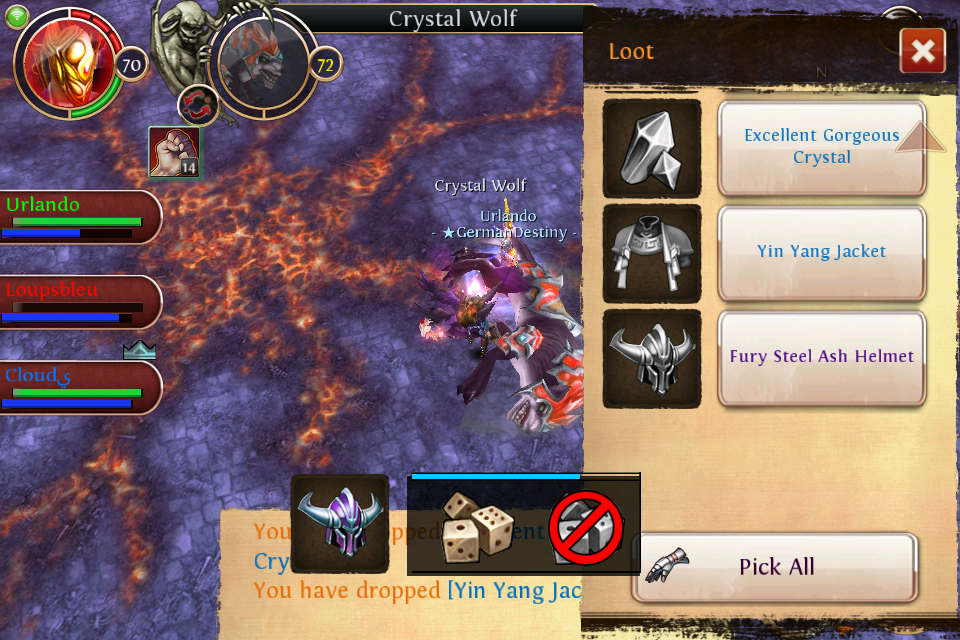Tap the crystal loot item icon

pos(652,148)
